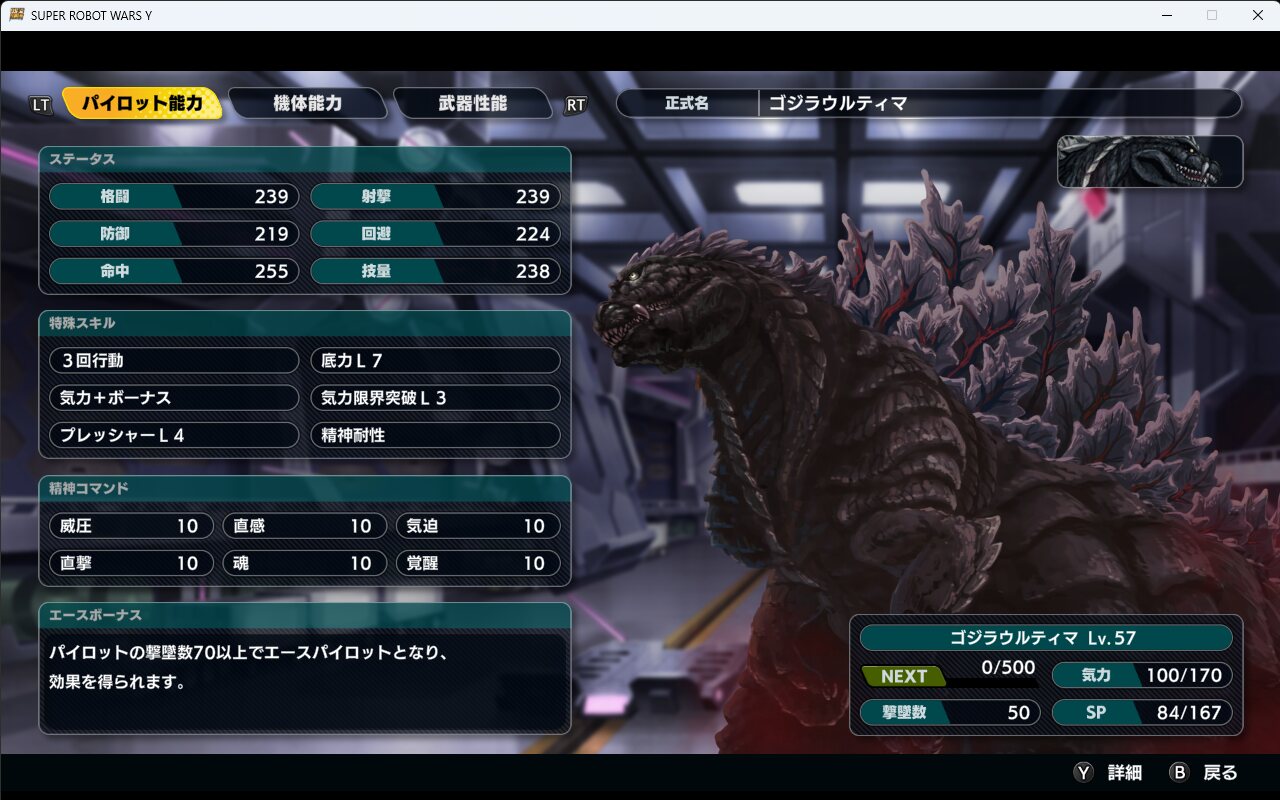The width and height of the screenshot is (1280, 800).
Task: Click the Godzilla Ultima portrait thumbnail
Action: click(x=1149, y=162)
